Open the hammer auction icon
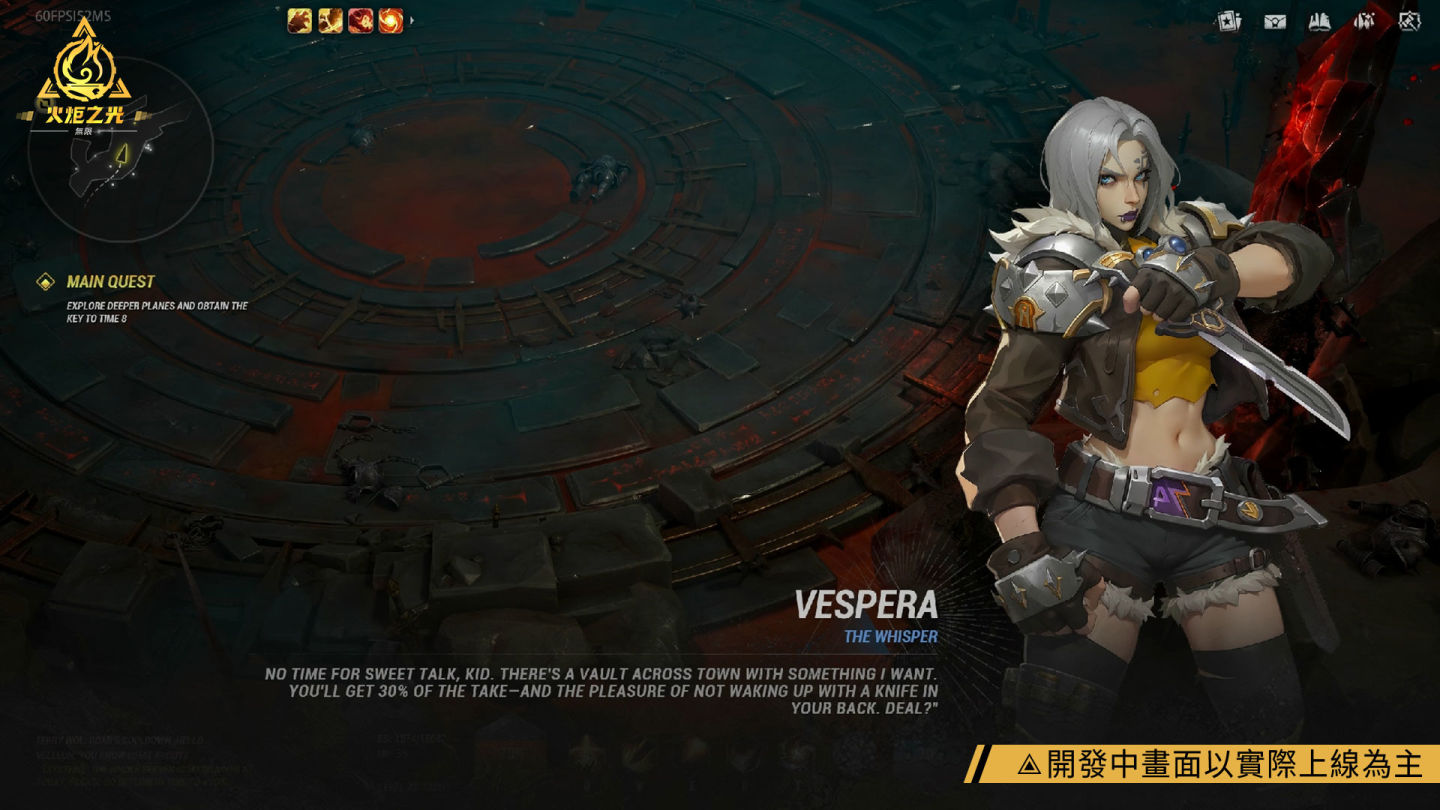Viewport: 1440px width, 810px height. pyautogui.click(x=1410, y=21)
